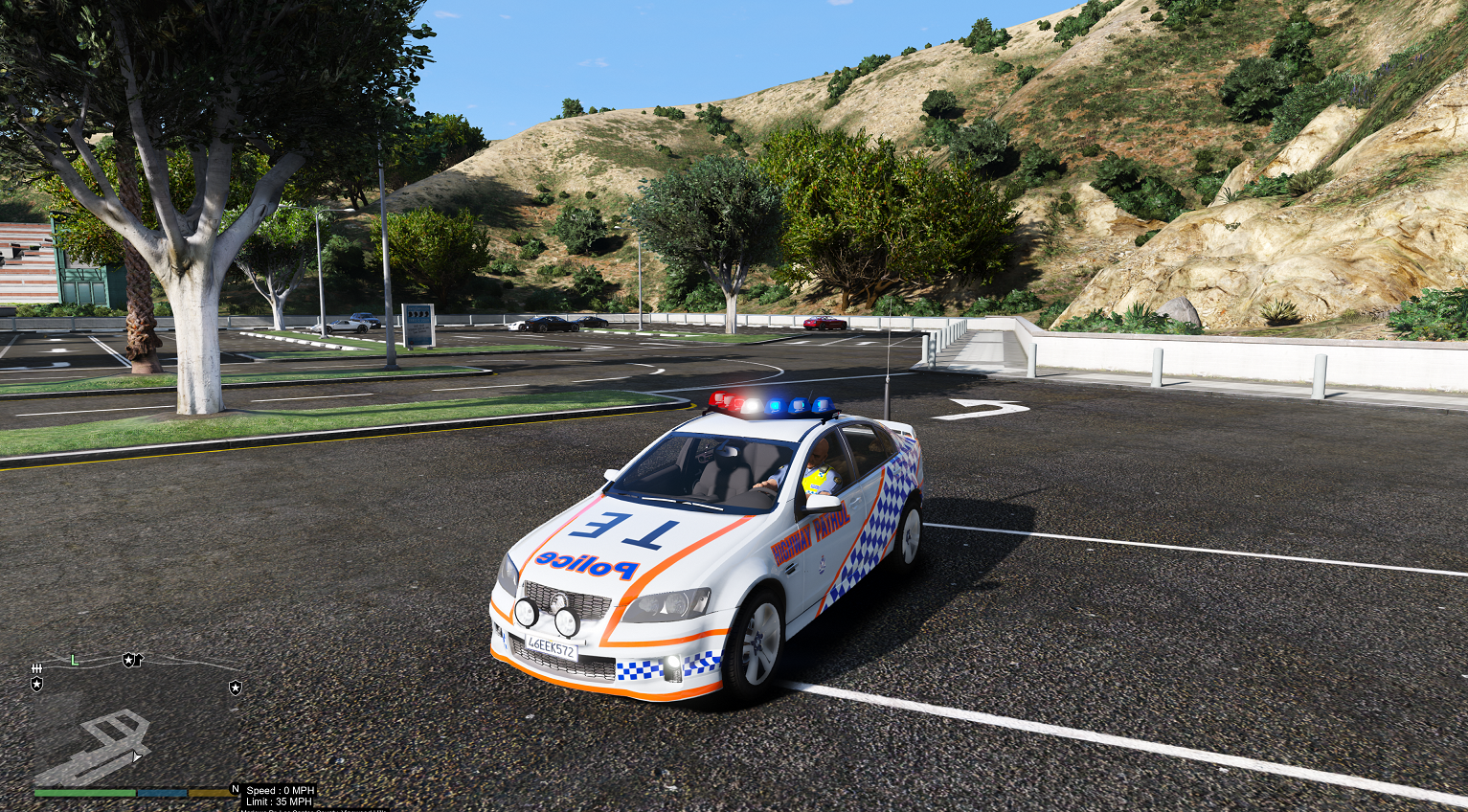Image resolution: width=1468 pixels, height=812 pixels.
Task: Click the white barred-fence blip on minimap
Action: click(37, 667)
